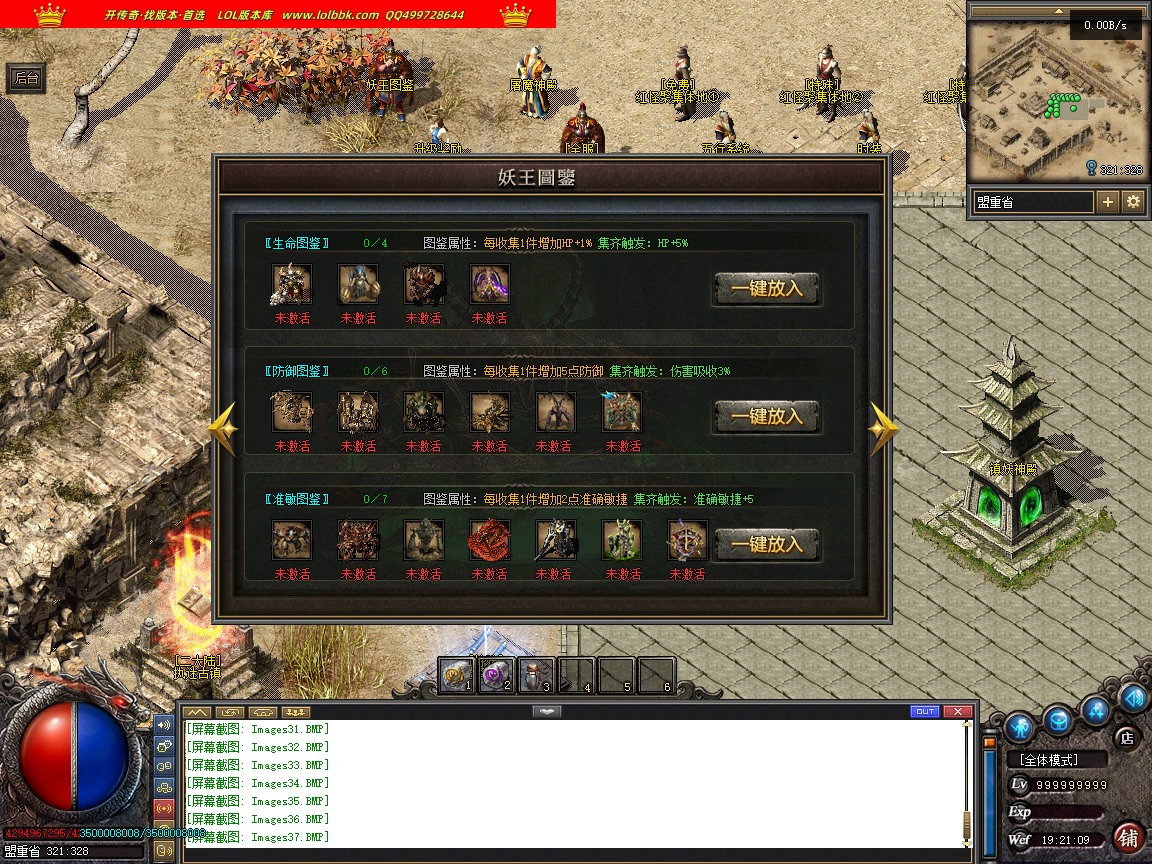Go to the previous codex page with left arrow

click(223, 429)
